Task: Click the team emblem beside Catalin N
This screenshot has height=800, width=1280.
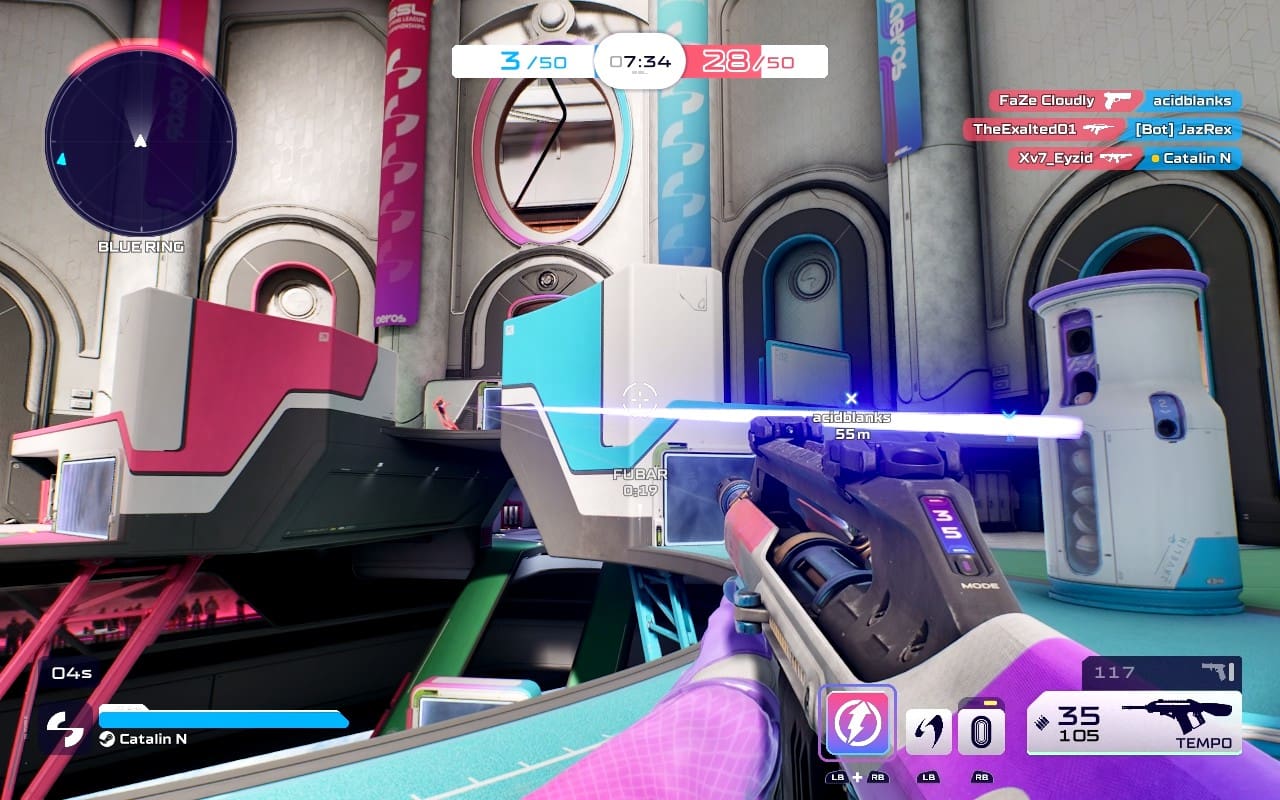Action: click(66, 729)
